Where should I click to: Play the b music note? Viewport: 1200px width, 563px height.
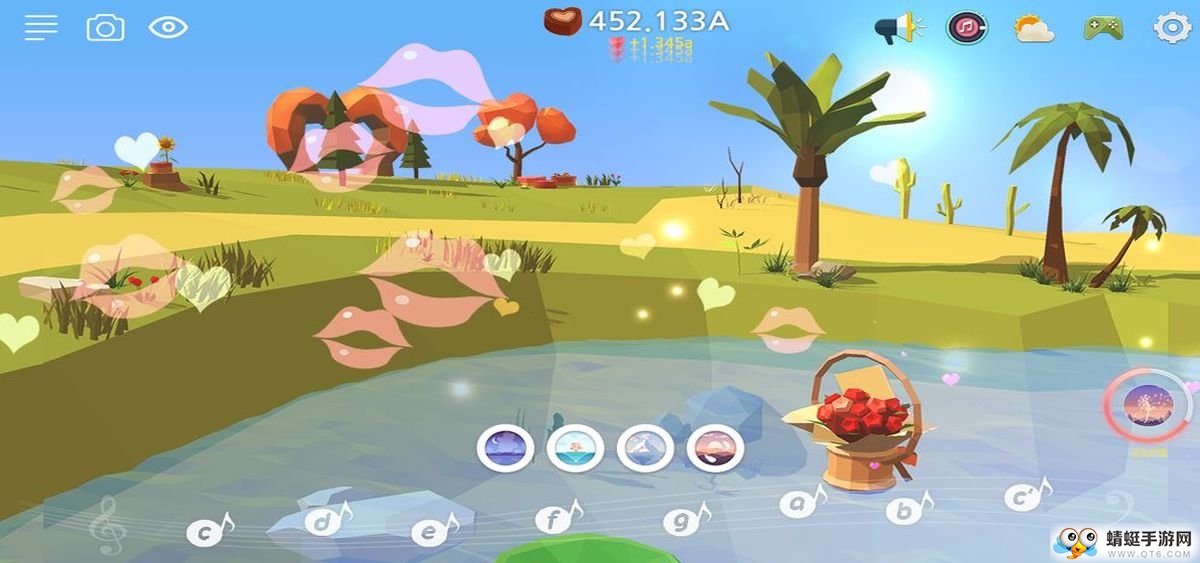point(907,509)
